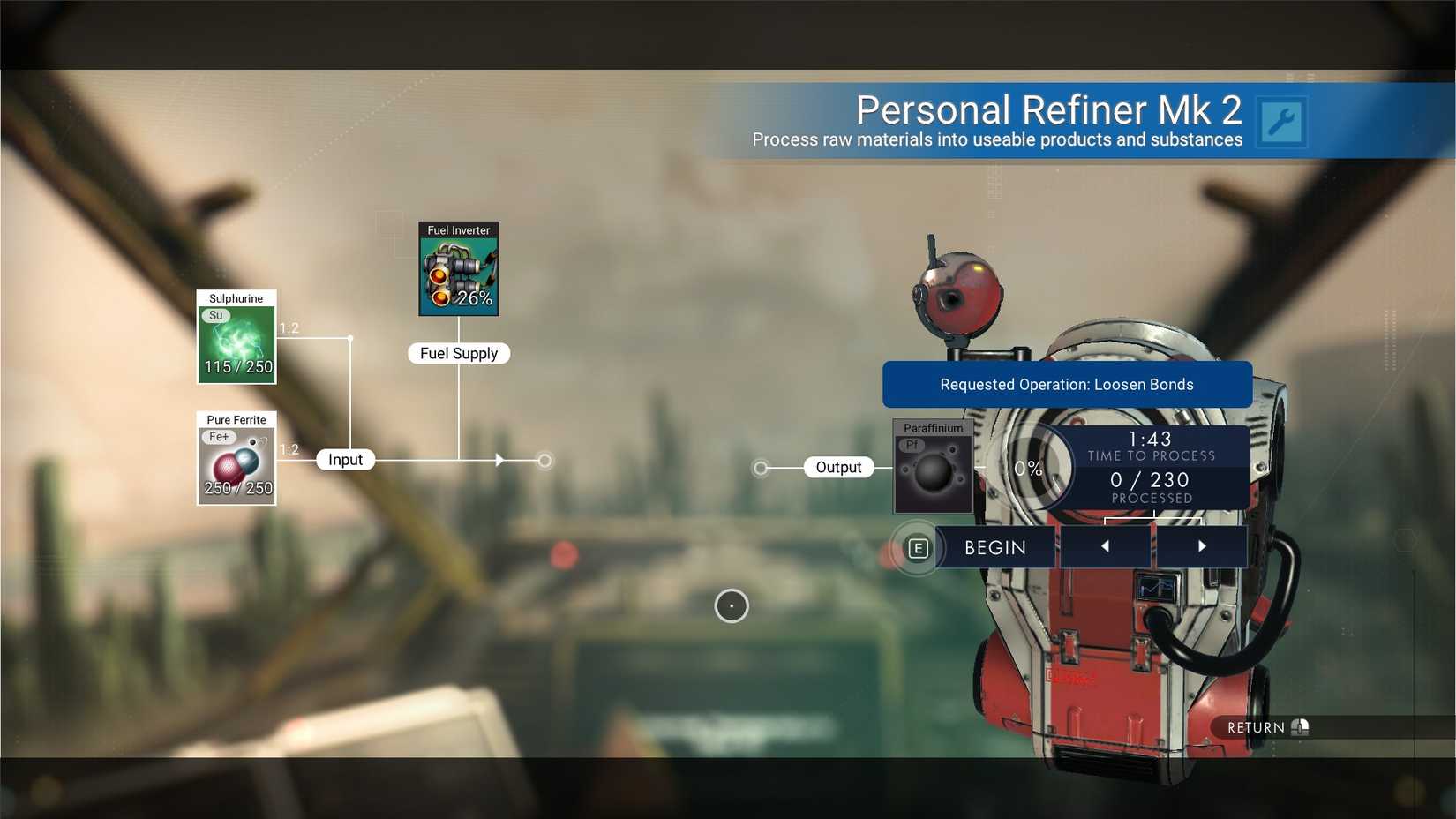Click the Fuel Supply label
The height and width of the screenshot is (819, 1456).
click(x=458, y=353)
